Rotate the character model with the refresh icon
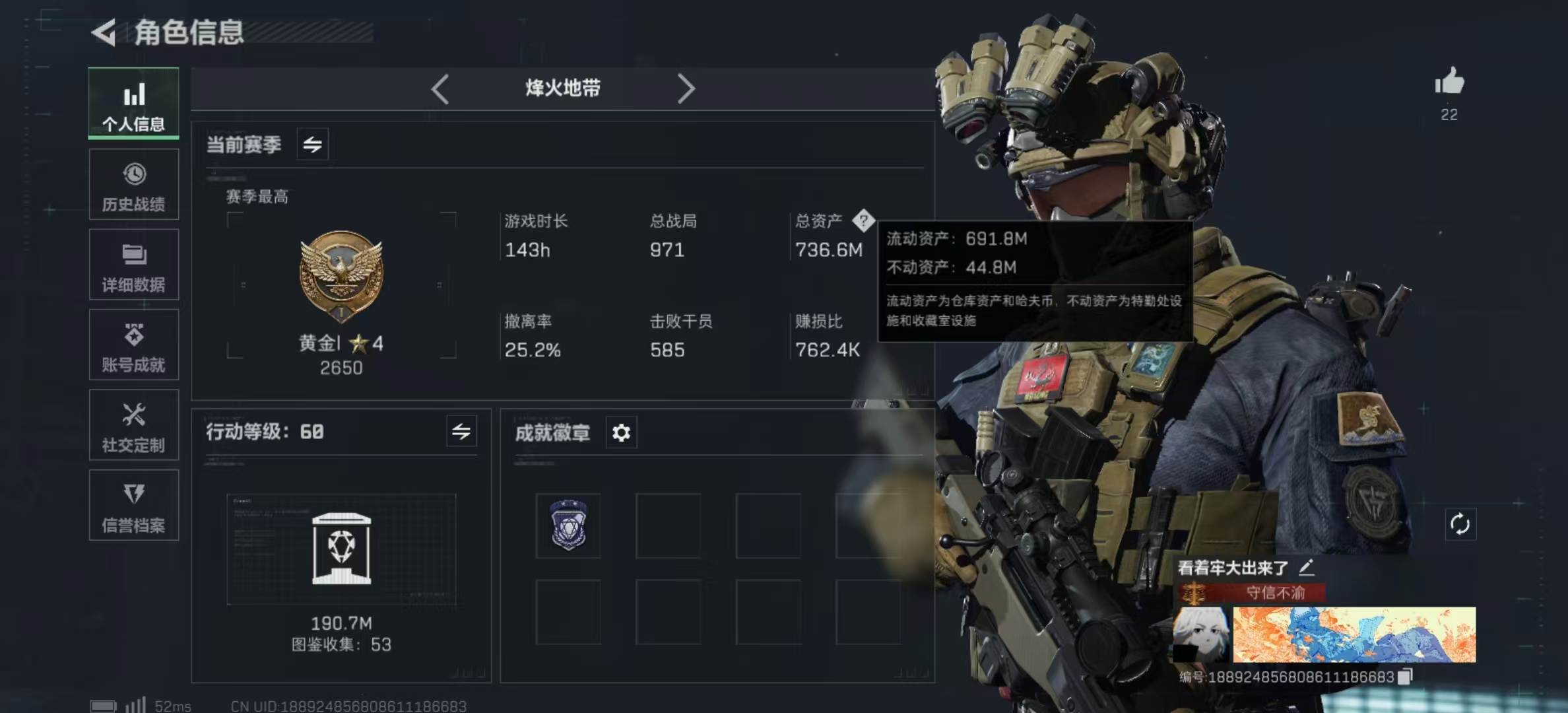The height and width of the screenshot is (713, 1568). [1460, 525]
